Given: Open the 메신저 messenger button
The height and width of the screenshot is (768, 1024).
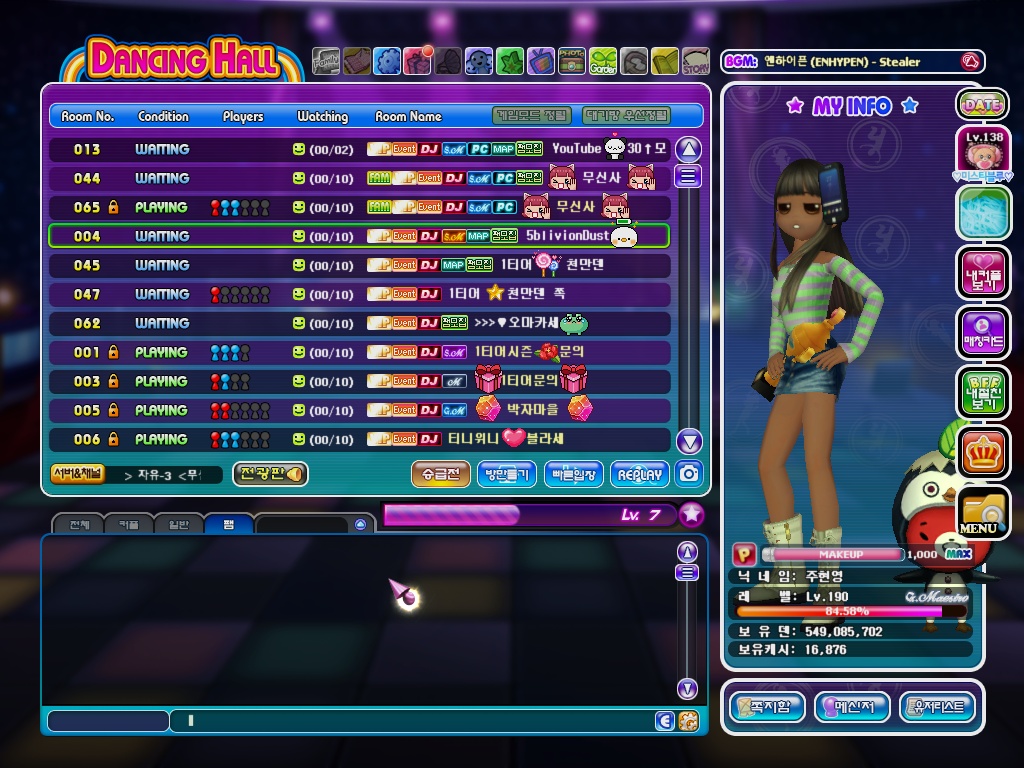Looking at the screenshot, I should [852, 707].
